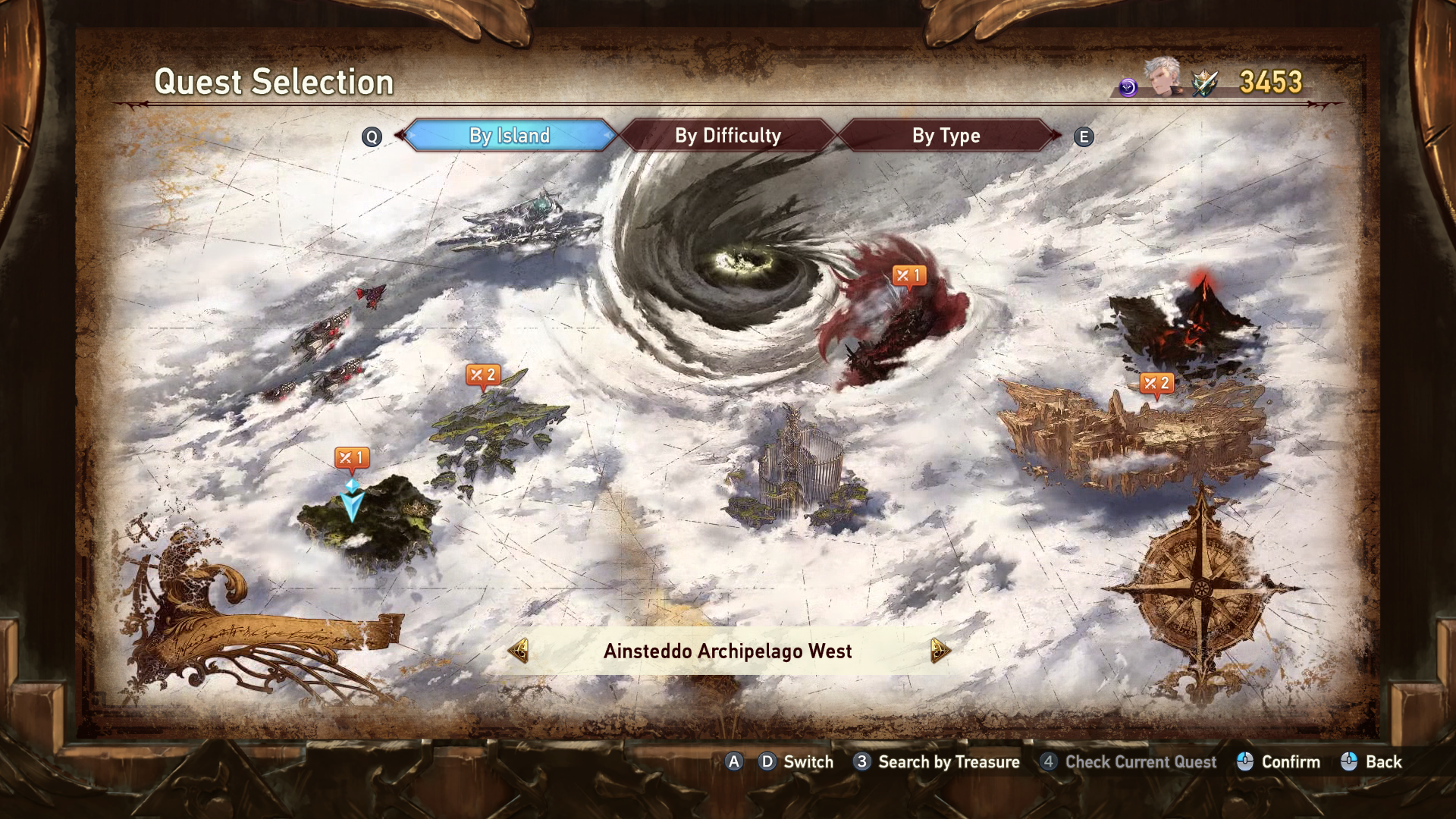Screen dimensions: 1456x819
Task: Go to previous island with left arrow
Action: pos(519,651)
